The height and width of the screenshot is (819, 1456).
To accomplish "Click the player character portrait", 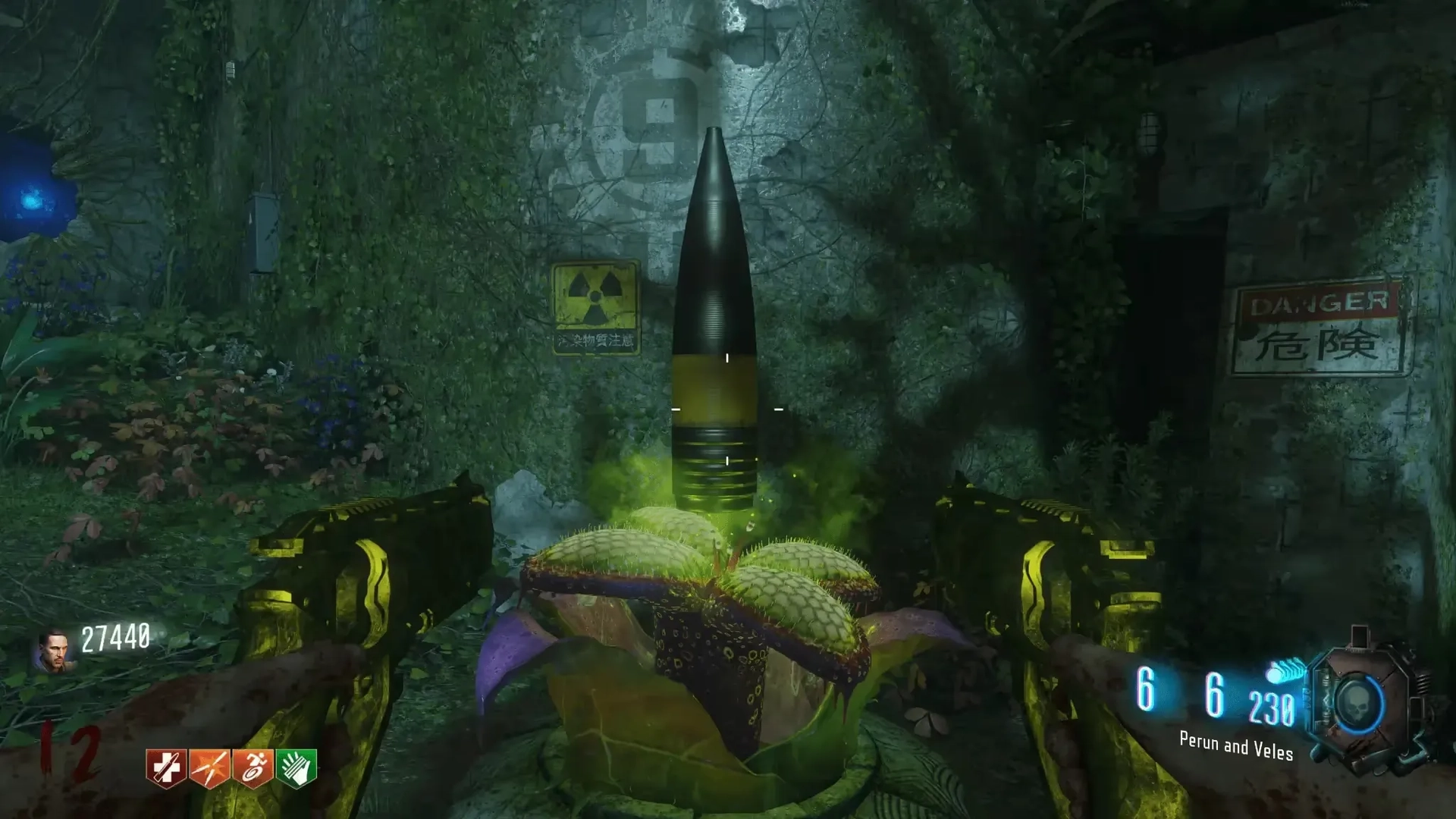I will pyautogui.click(x=53, y=651).
